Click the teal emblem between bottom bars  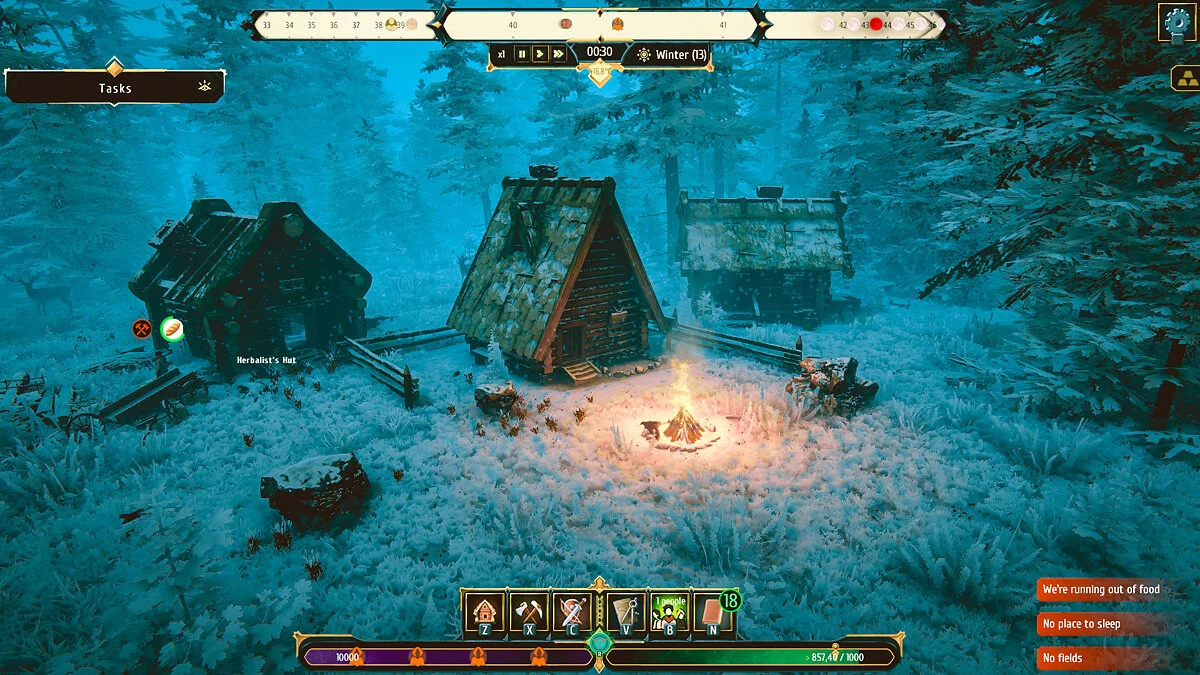[599, 642]
